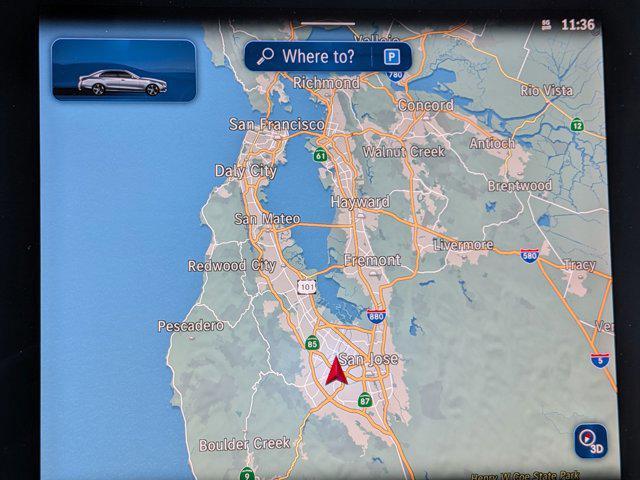Switch the map to 3D view
This screenshot has width=640, height=480.
pyautogui.click(x=590, y=441)
